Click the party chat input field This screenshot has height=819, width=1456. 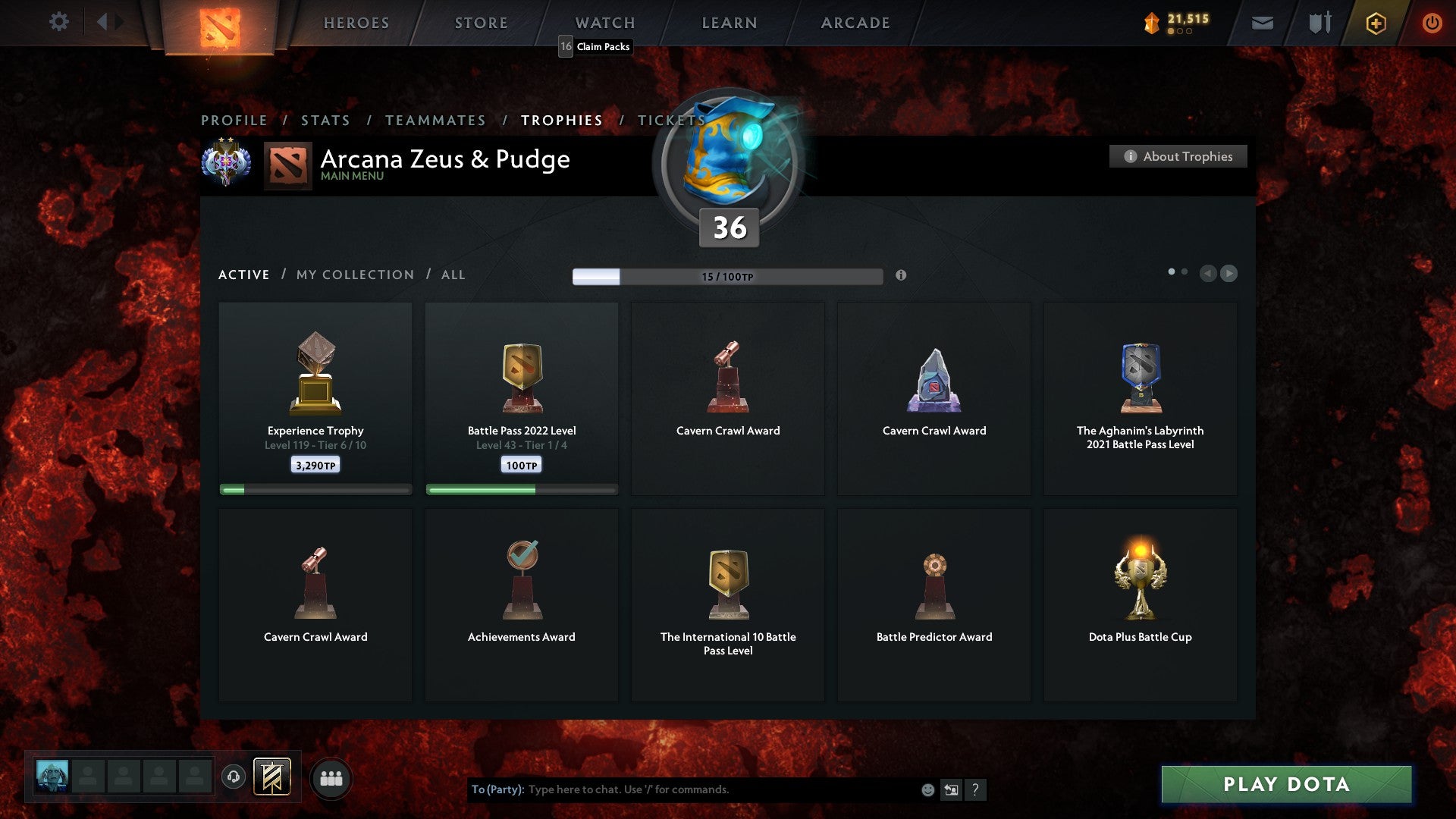682,789
